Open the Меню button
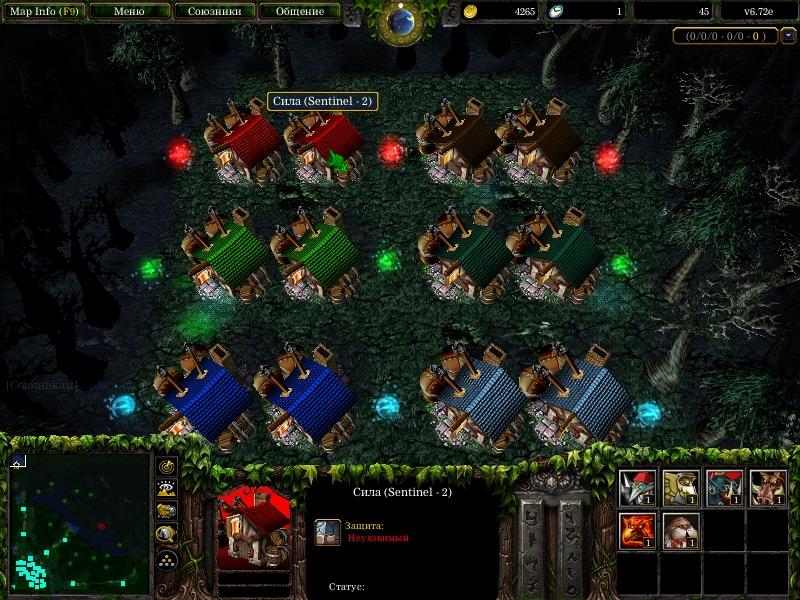 pyautogui.click(x=129, y=11)
